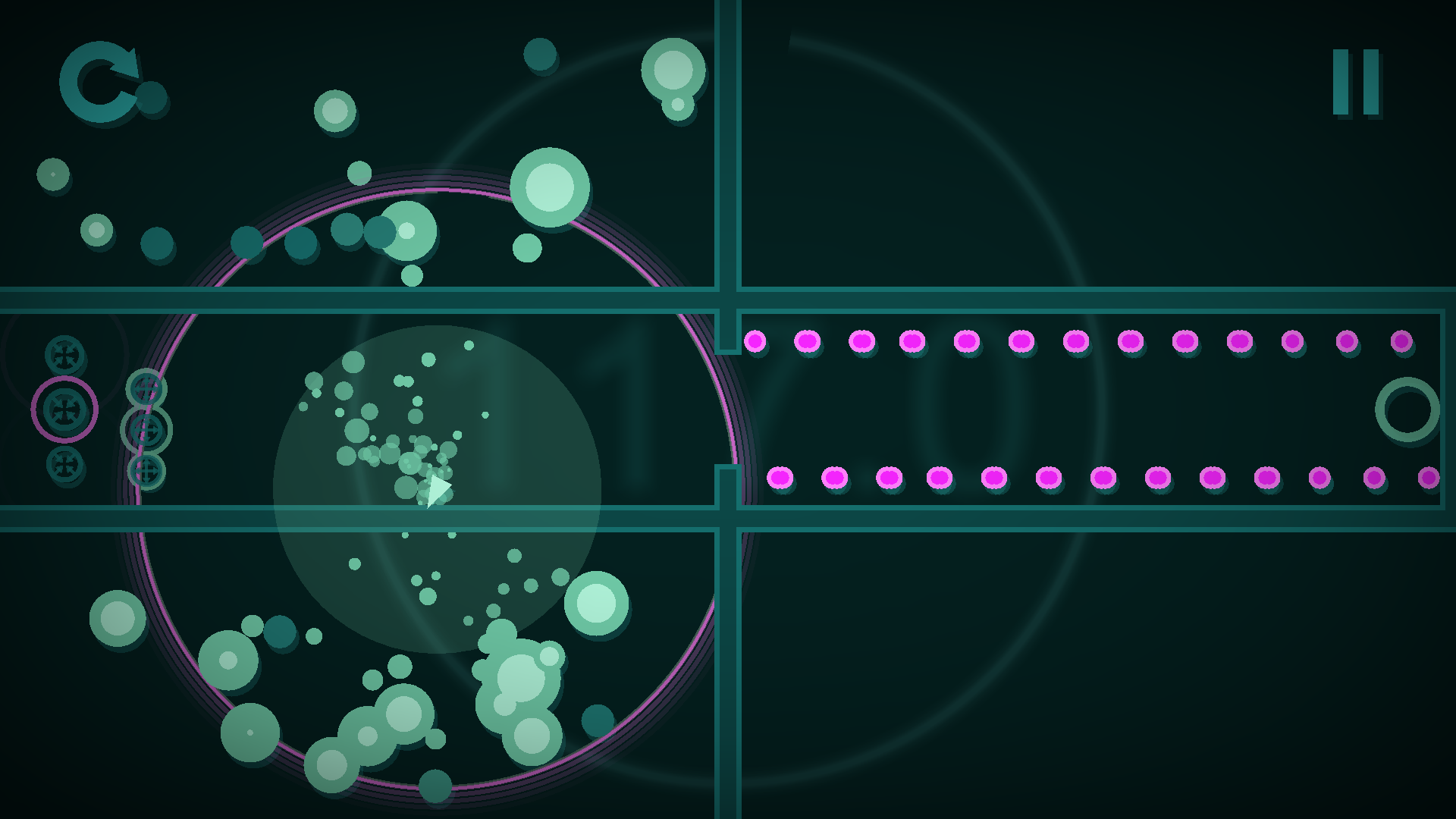Image resolution: width=1456 pixels, height=819 pixels.
Task: Toggle the first pink dot in the upper row
Action: [755, 342]
